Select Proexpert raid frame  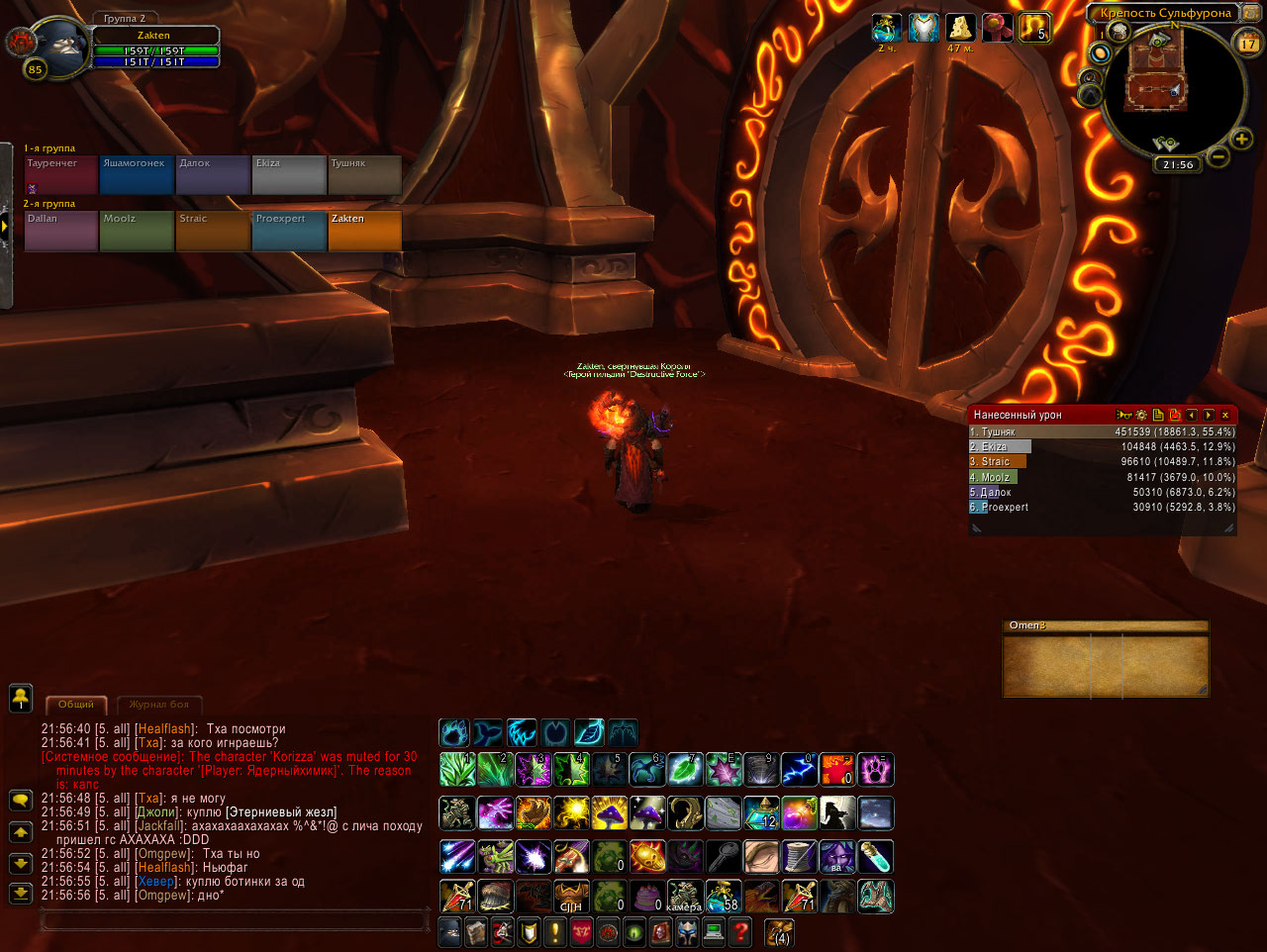289,231
